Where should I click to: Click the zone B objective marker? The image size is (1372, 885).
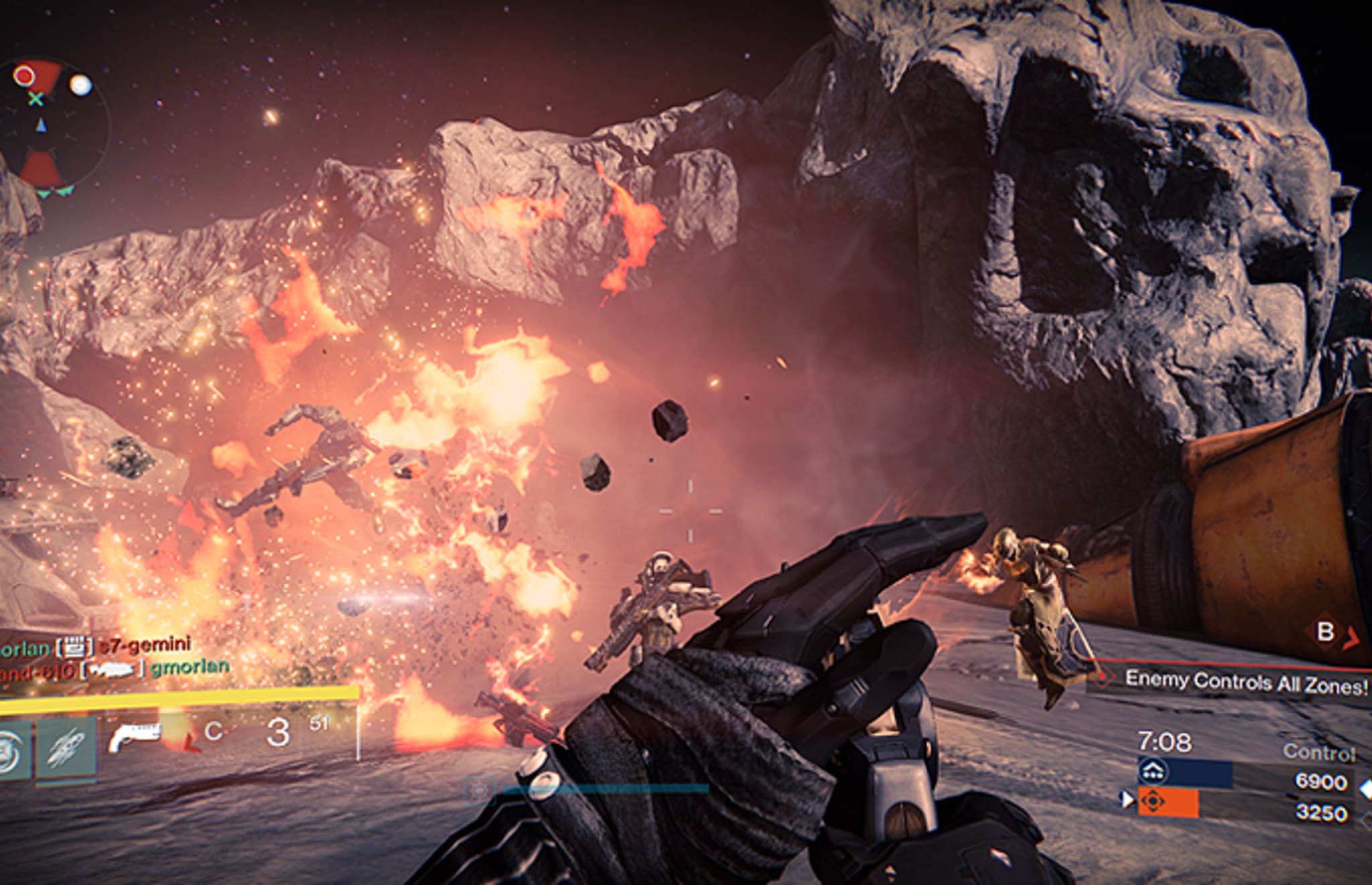pyautogui.click(x=1325, y=632)
